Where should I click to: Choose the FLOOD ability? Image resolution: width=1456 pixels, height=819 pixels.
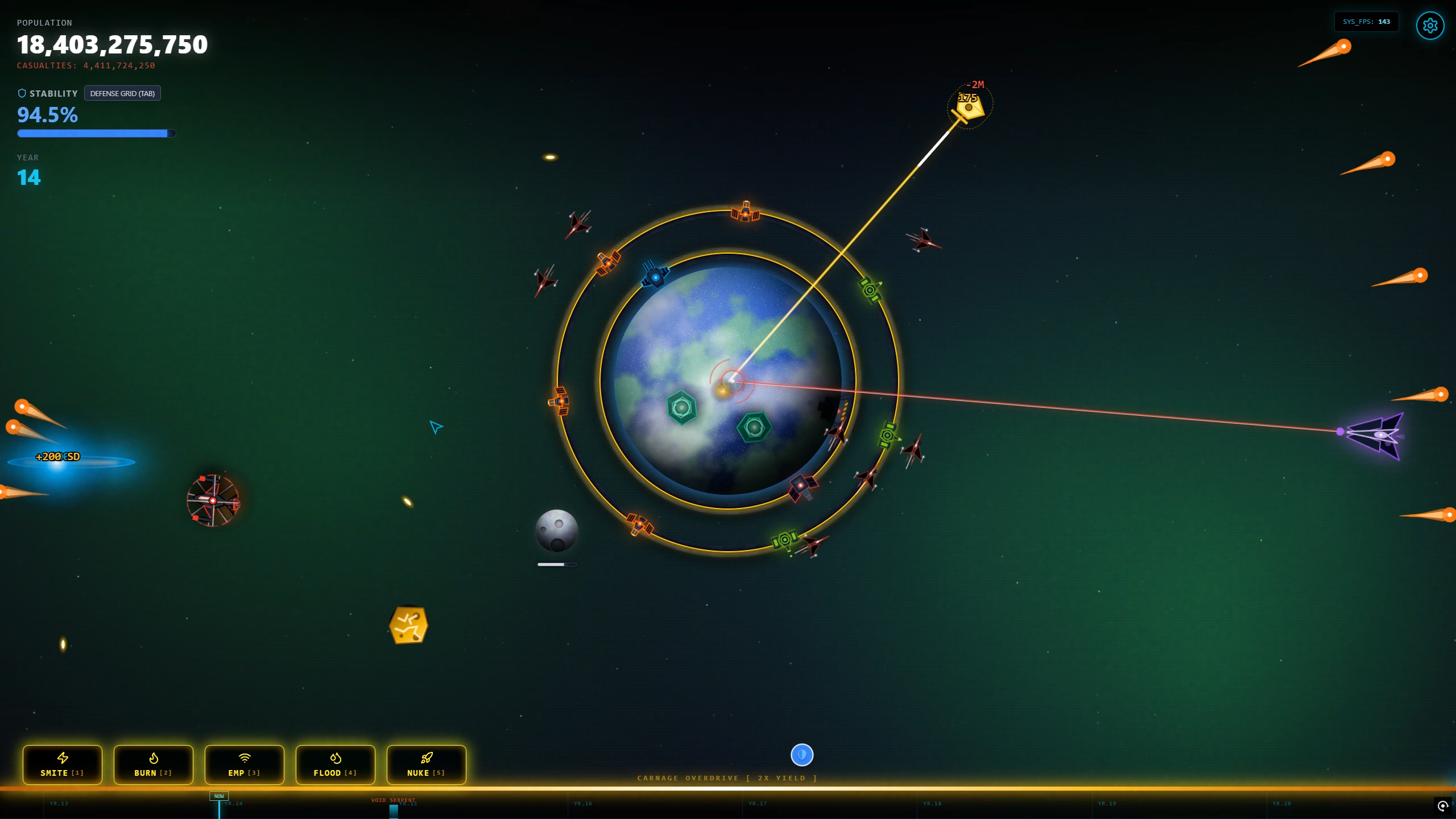click(335, 765)
